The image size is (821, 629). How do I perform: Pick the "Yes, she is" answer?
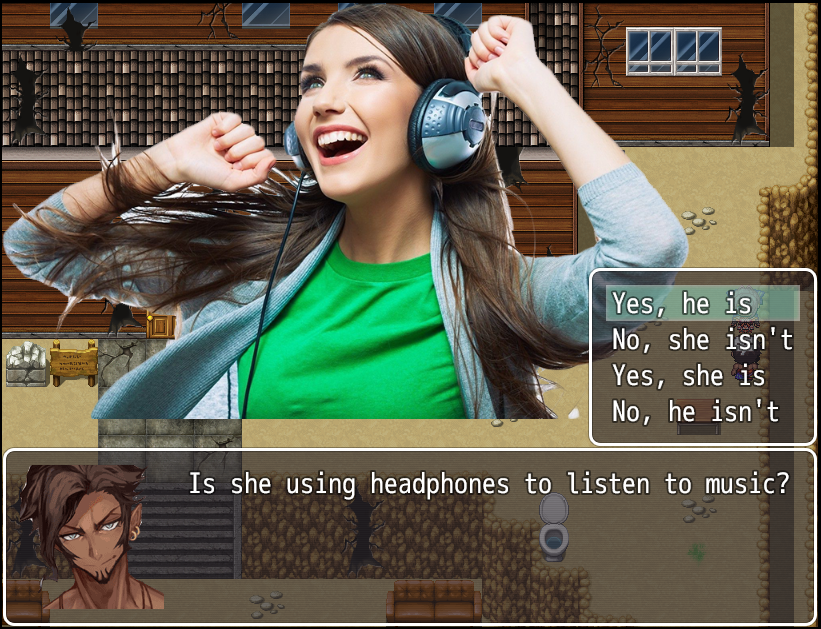(x=689, y=376)
